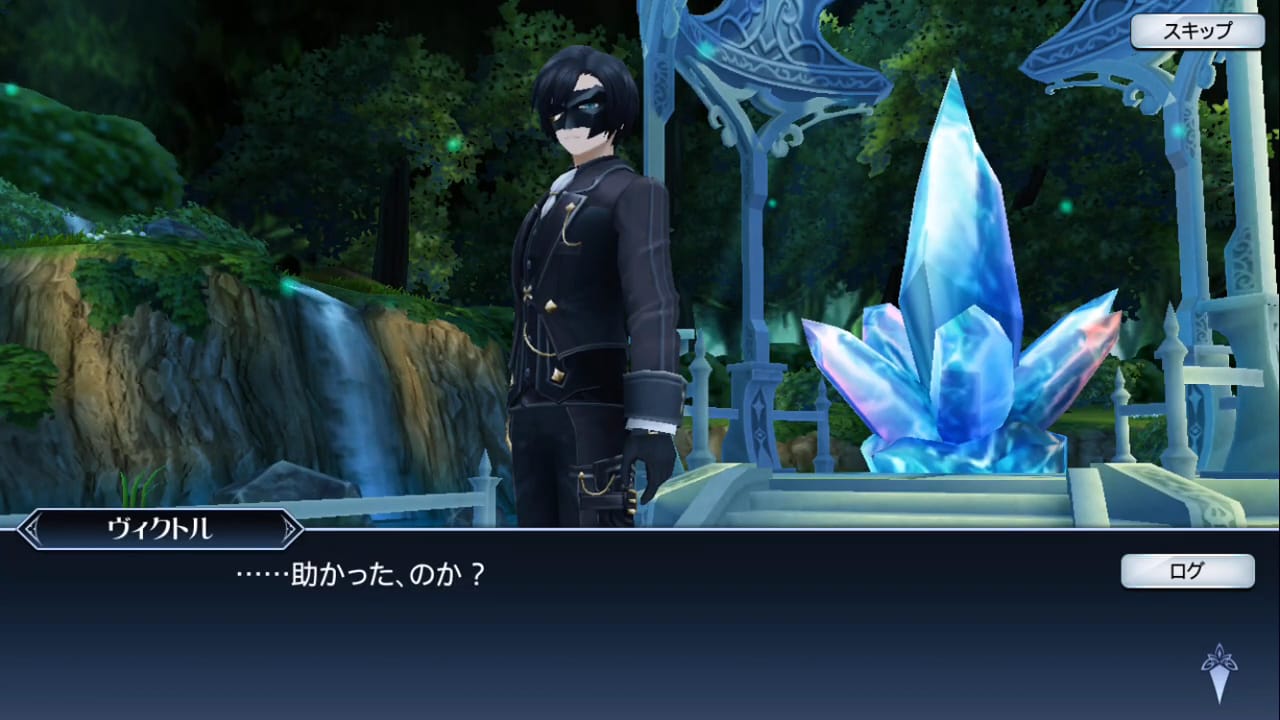The height and width of the screenshot is (720, 1280).
Task: Open the ログ (Log) dialogue history
Action: [x=1186, y=572]
